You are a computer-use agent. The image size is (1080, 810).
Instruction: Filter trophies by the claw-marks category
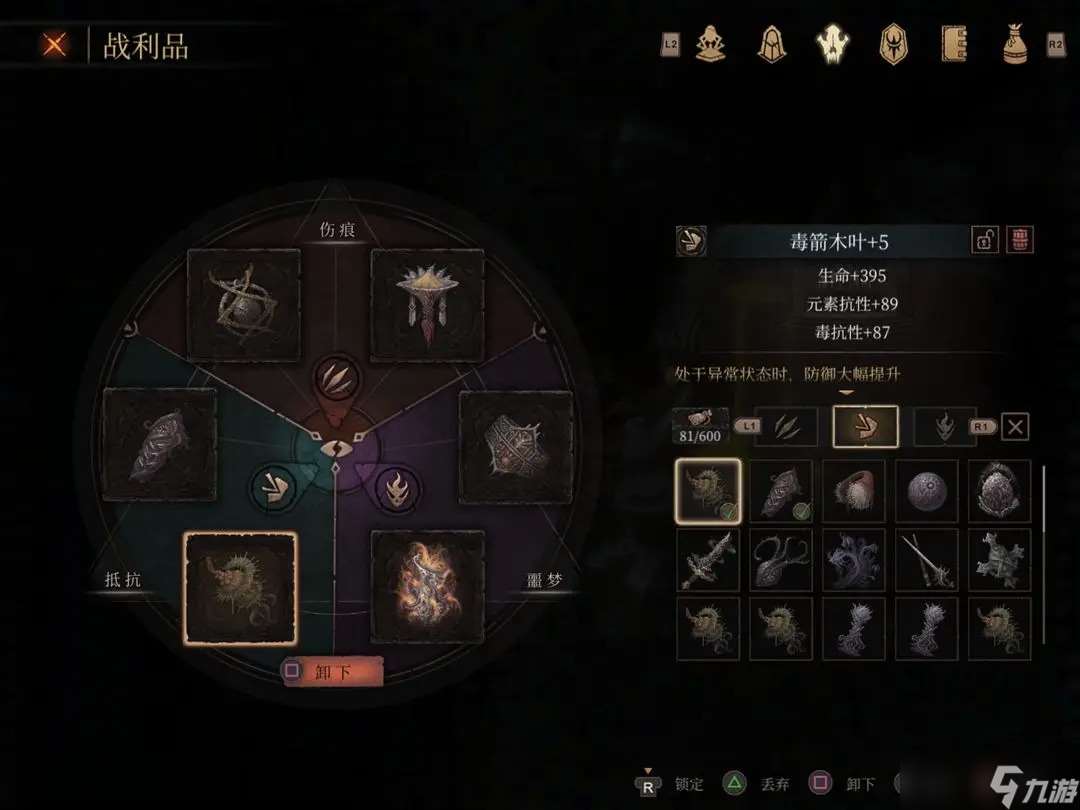pos(786,427)
